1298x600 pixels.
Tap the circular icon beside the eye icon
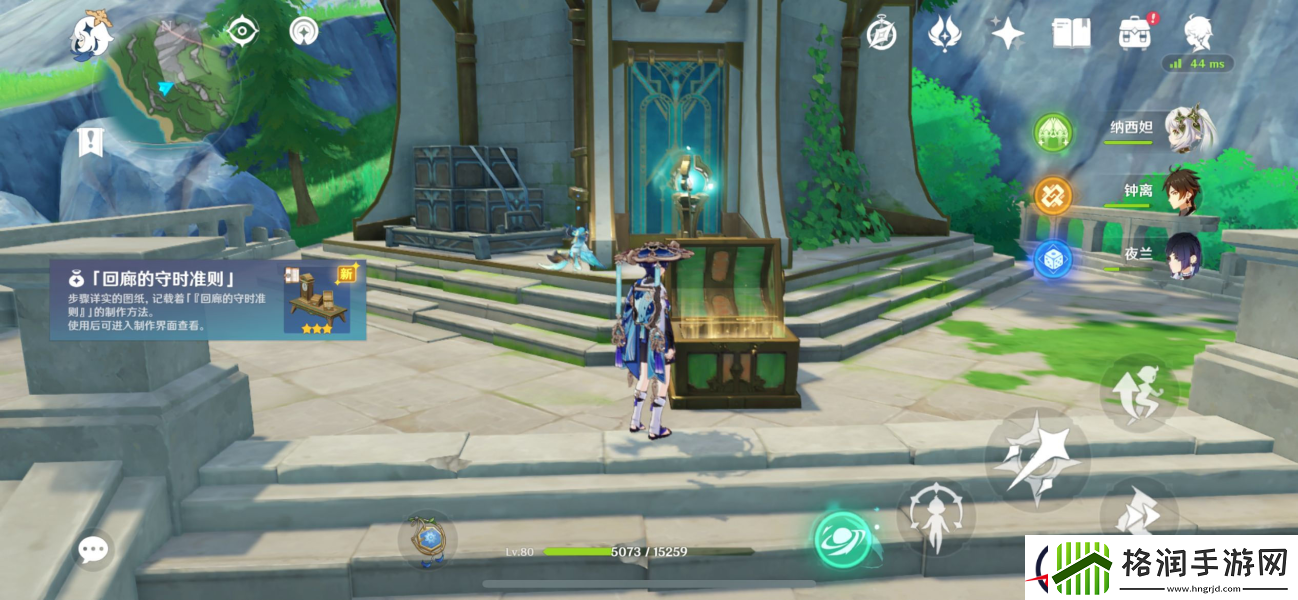click(303, 31)
